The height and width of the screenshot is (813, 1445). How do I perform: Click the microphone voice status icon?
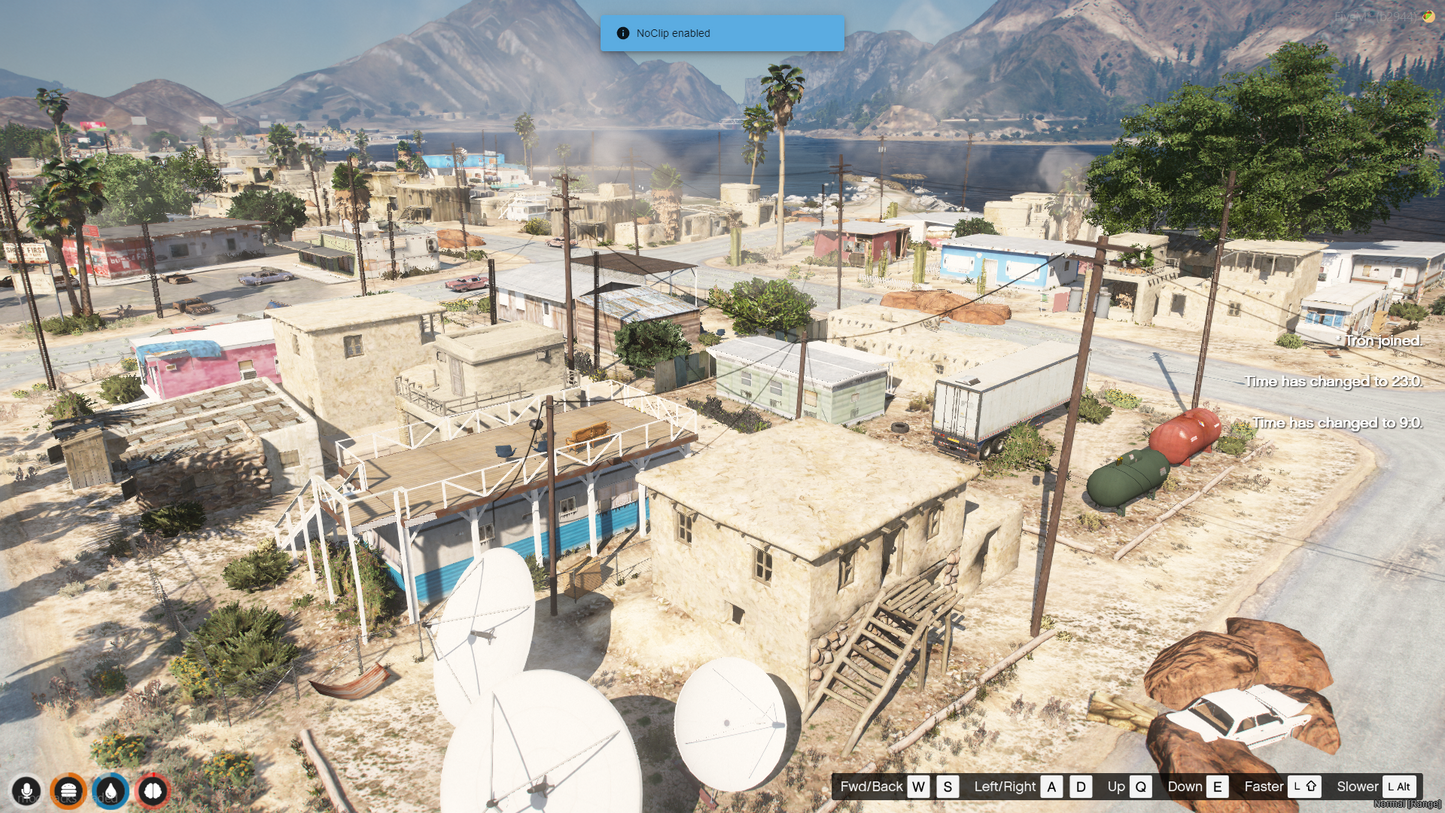tap(26, 791)
